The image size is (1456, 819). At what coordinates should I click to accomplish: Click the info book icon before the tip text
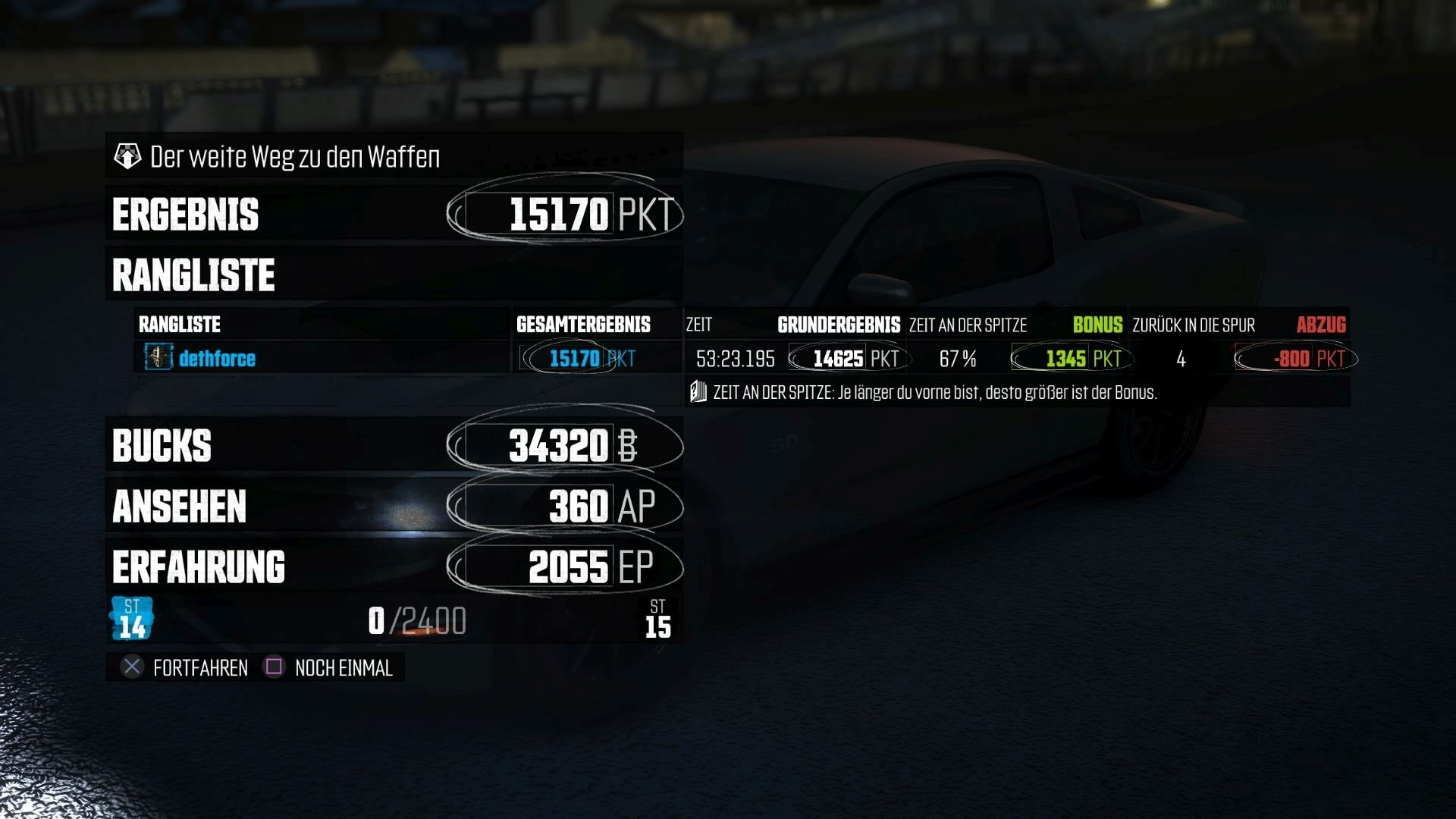698,394
